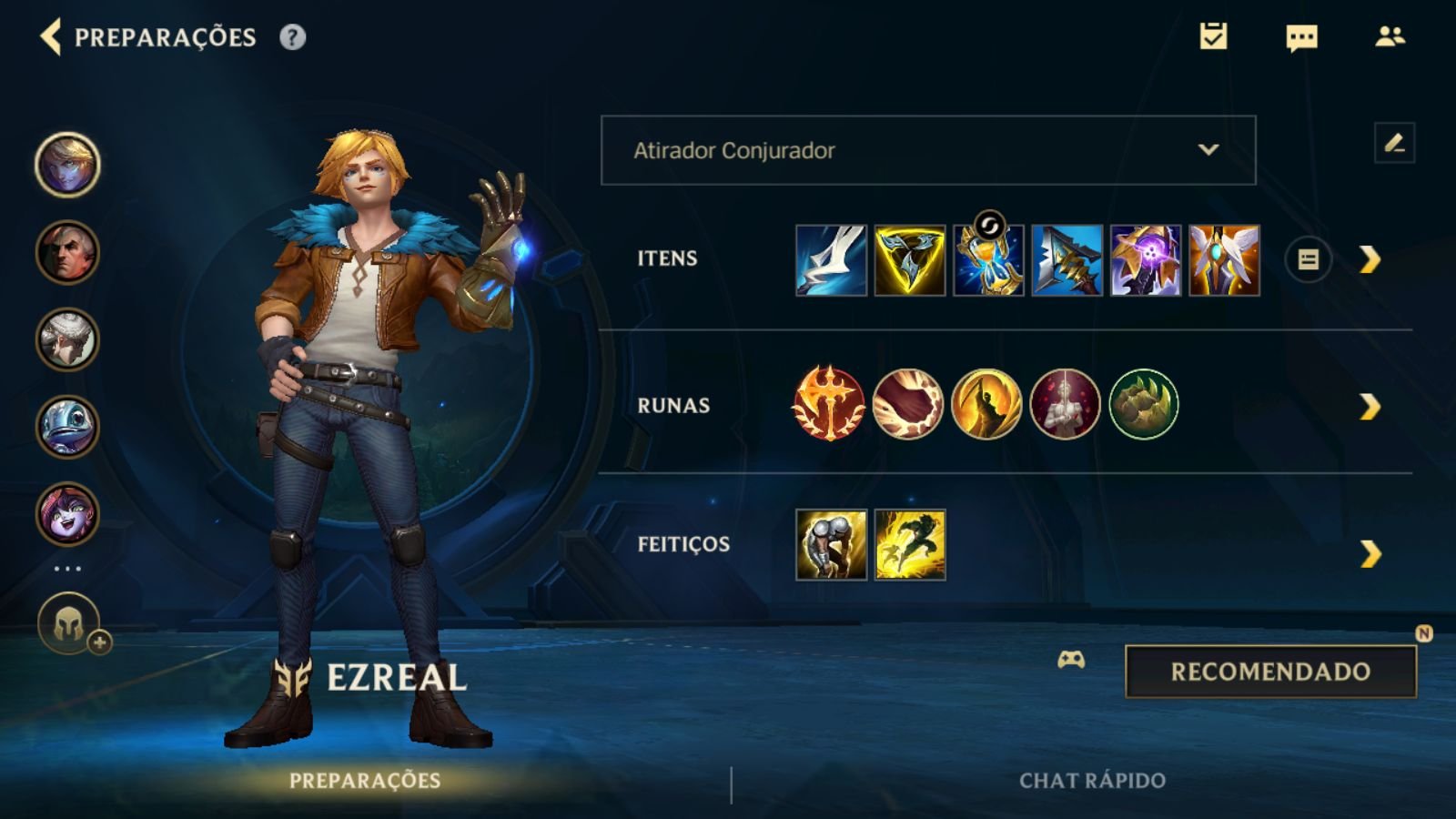
Task: Add a champion with the helmet plus button
Action: coord(71,625)
